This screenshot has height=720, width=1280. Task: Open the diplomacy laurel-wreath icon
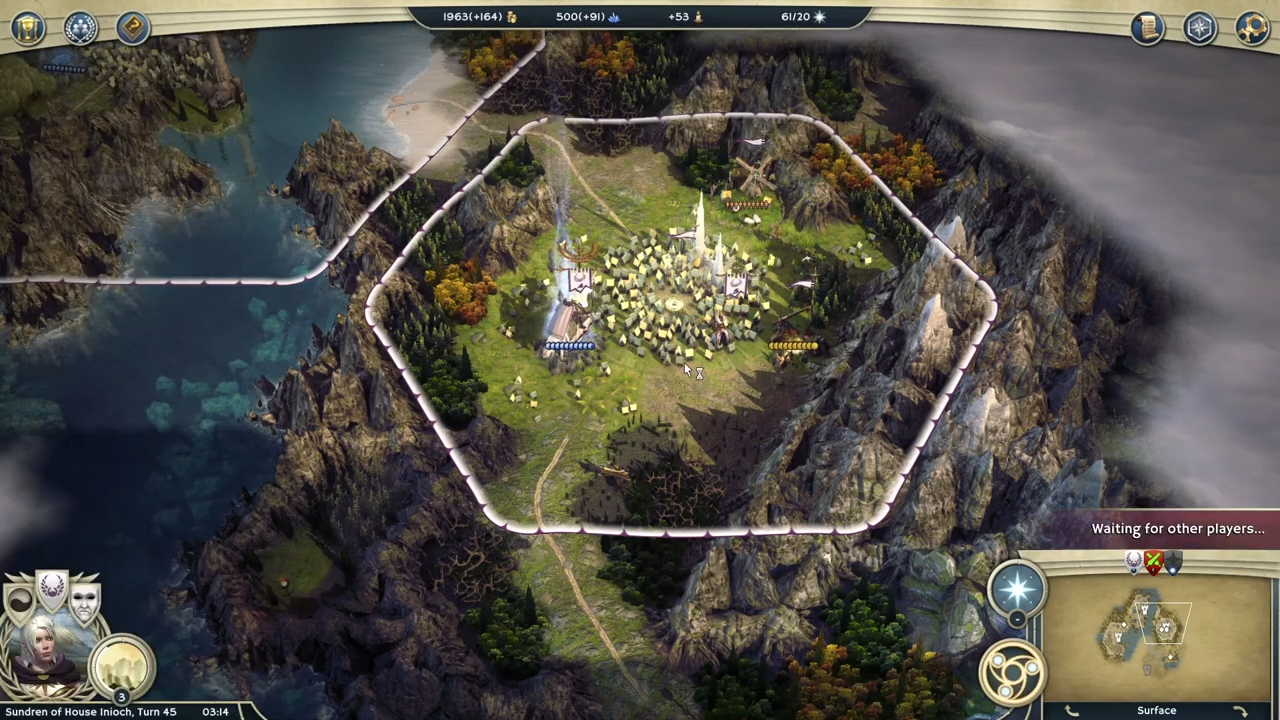pyautogui.click(x=80, y=27)
